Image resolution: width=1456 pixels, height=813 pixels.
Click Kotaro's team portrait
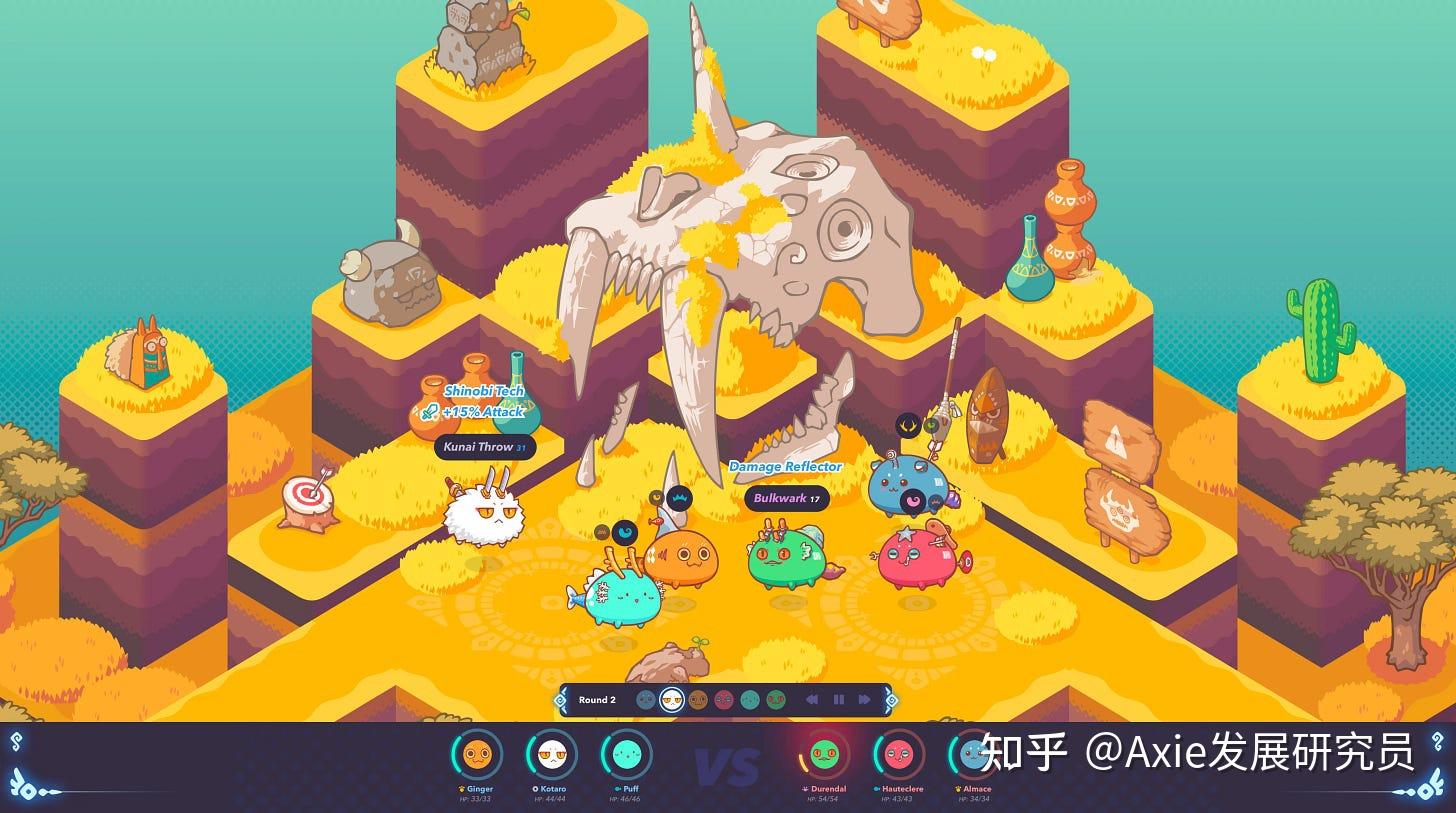click(551, 755)
